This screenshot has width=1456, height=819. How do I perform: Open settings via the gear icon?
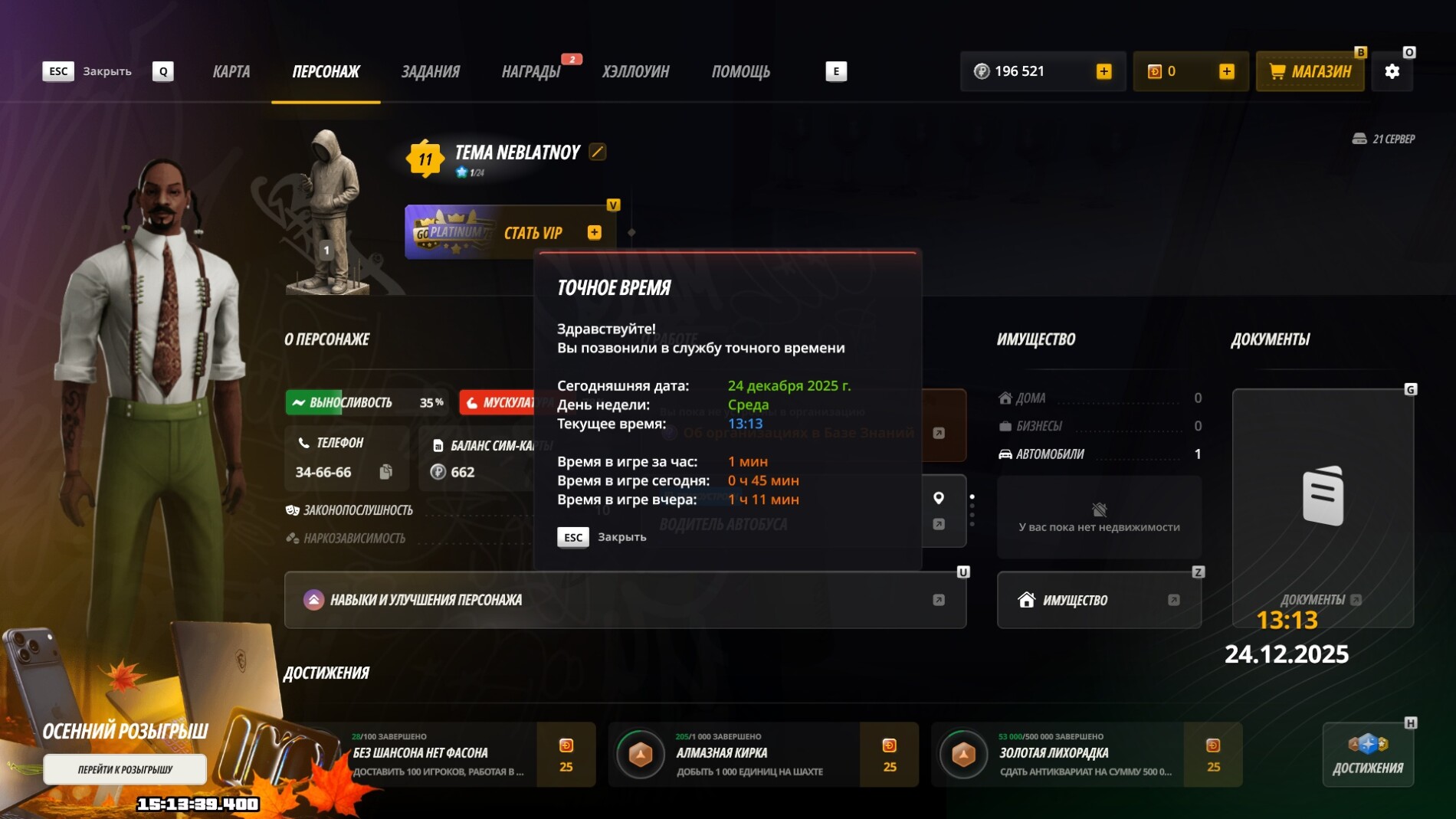pos(1392,71)
